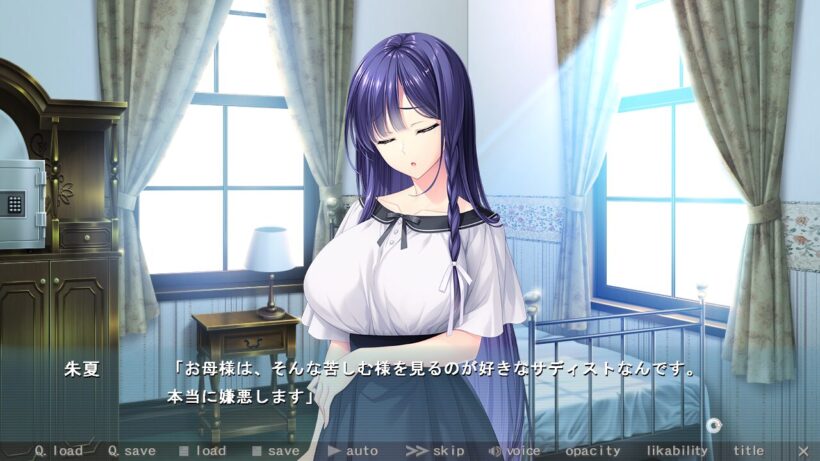The width and height of the screenshot is (820, 461).
Task: Quick save with the Q.save button
Action: pos(131,451)
